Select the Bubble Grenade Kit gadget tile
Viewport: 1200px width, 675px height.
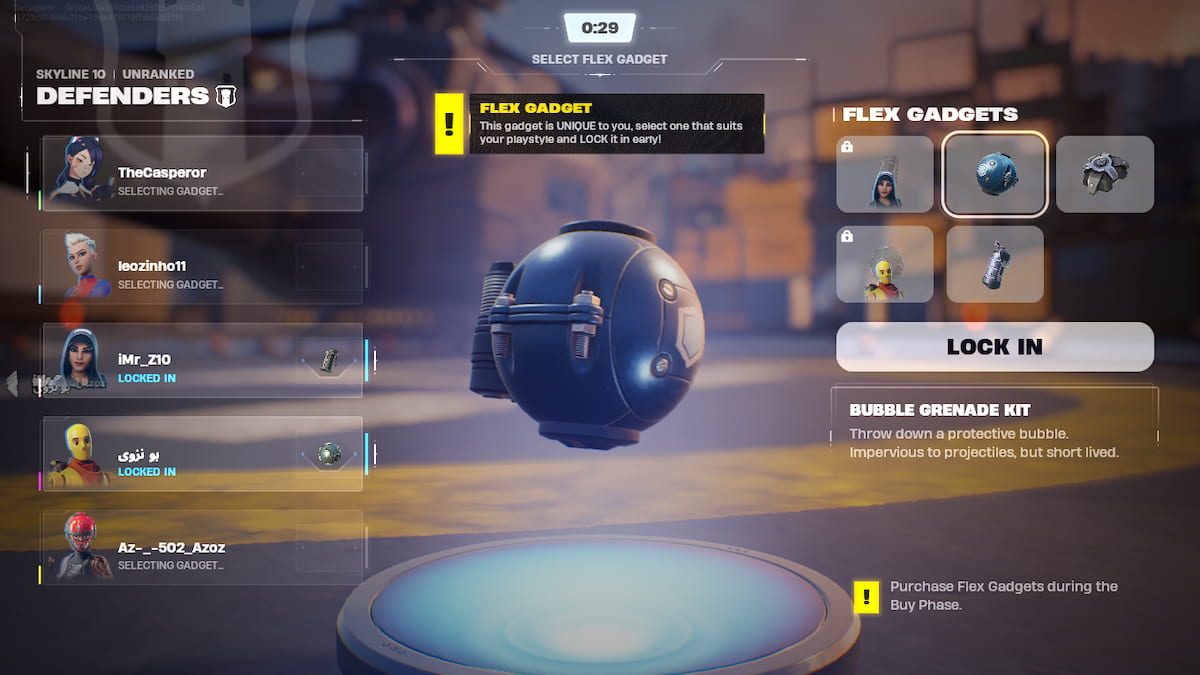(995, 174)
